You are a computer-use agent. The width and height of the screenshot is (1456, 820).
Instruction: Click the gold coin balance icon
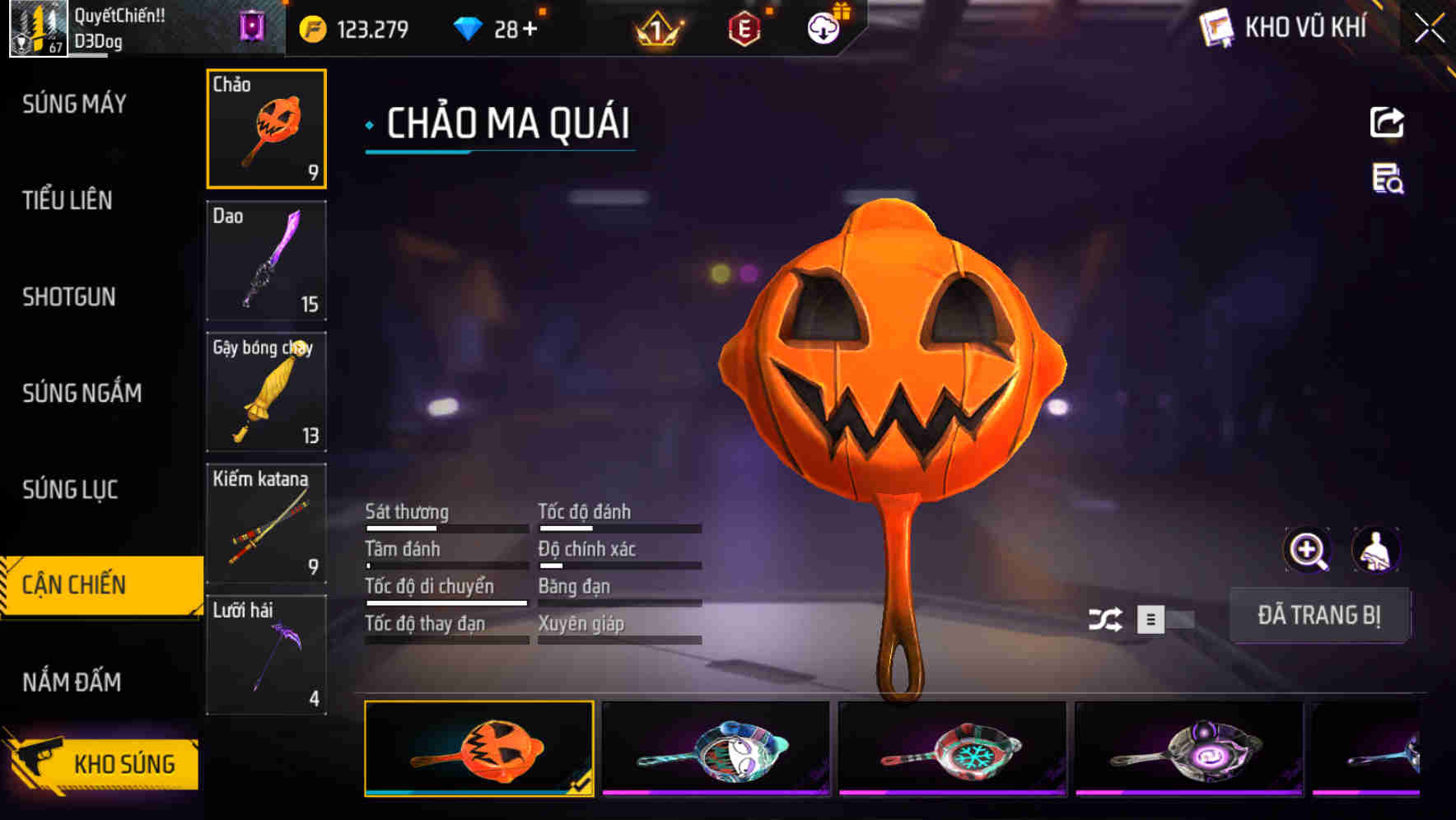[311, 27]
